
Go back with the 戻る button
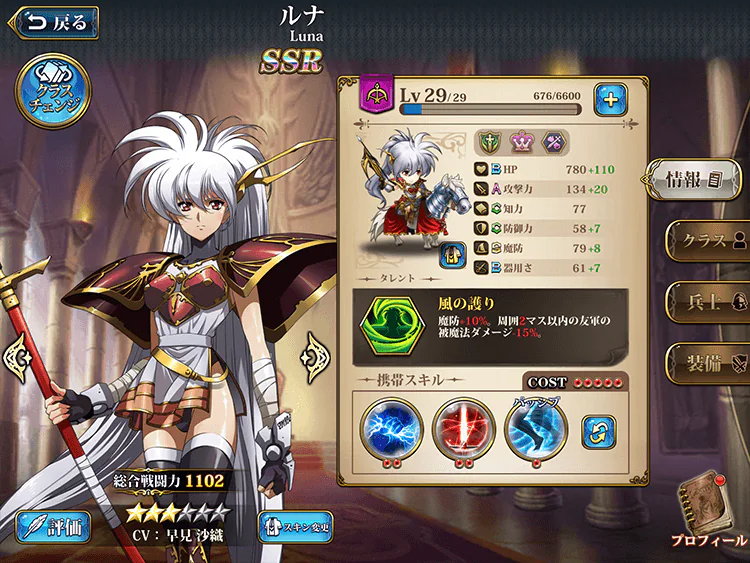click(x=55, y=21)
